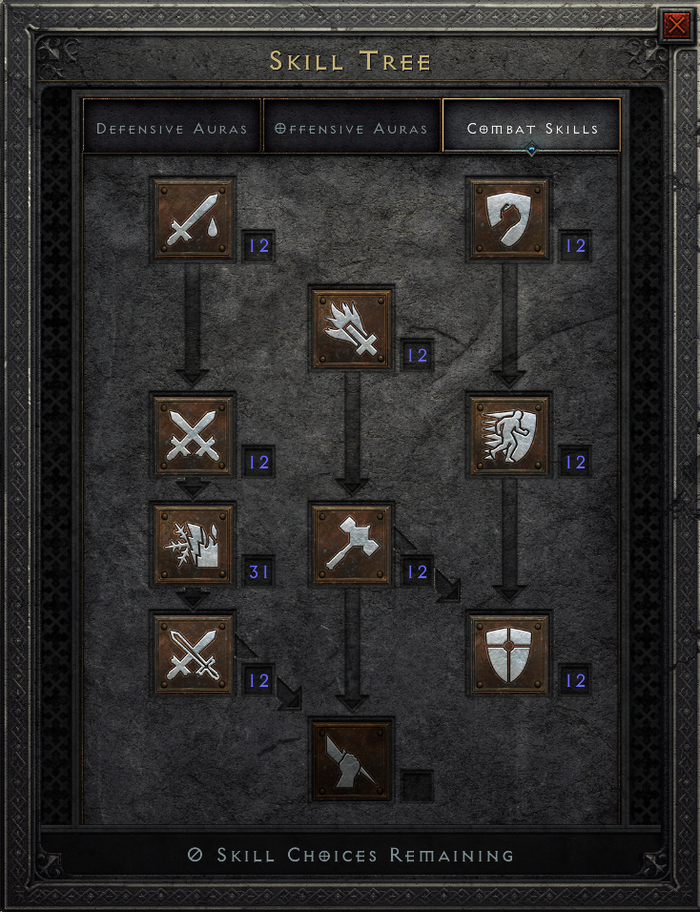Click the unlearned Fist of the Heavens skill
Viewport: 700px width, 912px height.
click(351, 759)
